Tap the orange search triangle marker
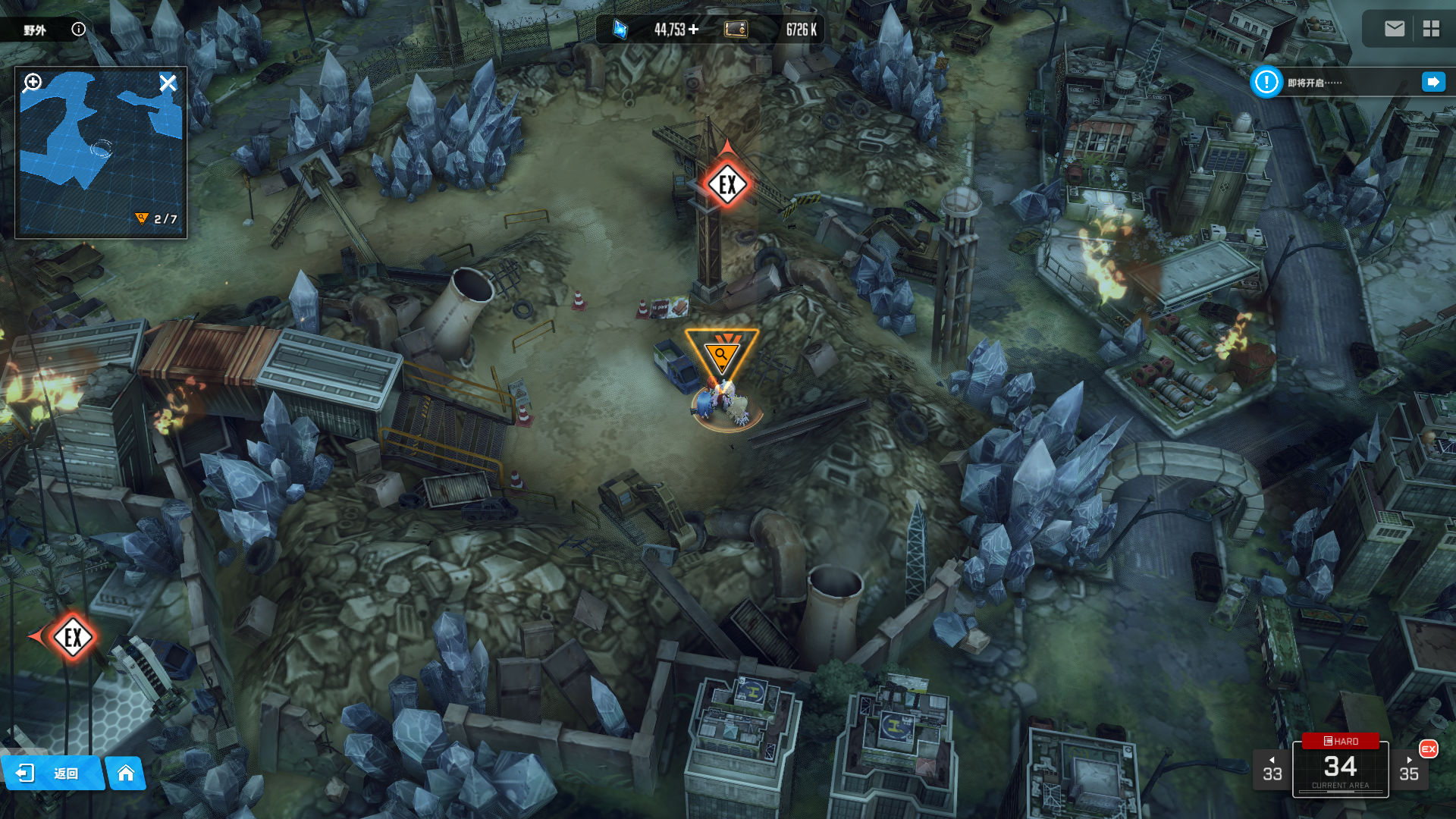The image size is (1456, 819). [721, 353]
